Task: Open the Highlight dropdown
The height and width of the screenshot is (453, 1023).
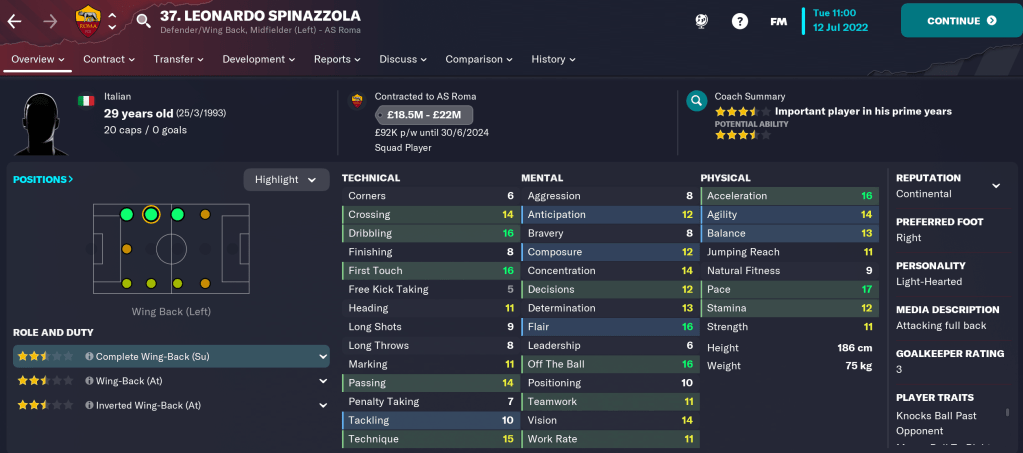Action: (x=286, y=179)
